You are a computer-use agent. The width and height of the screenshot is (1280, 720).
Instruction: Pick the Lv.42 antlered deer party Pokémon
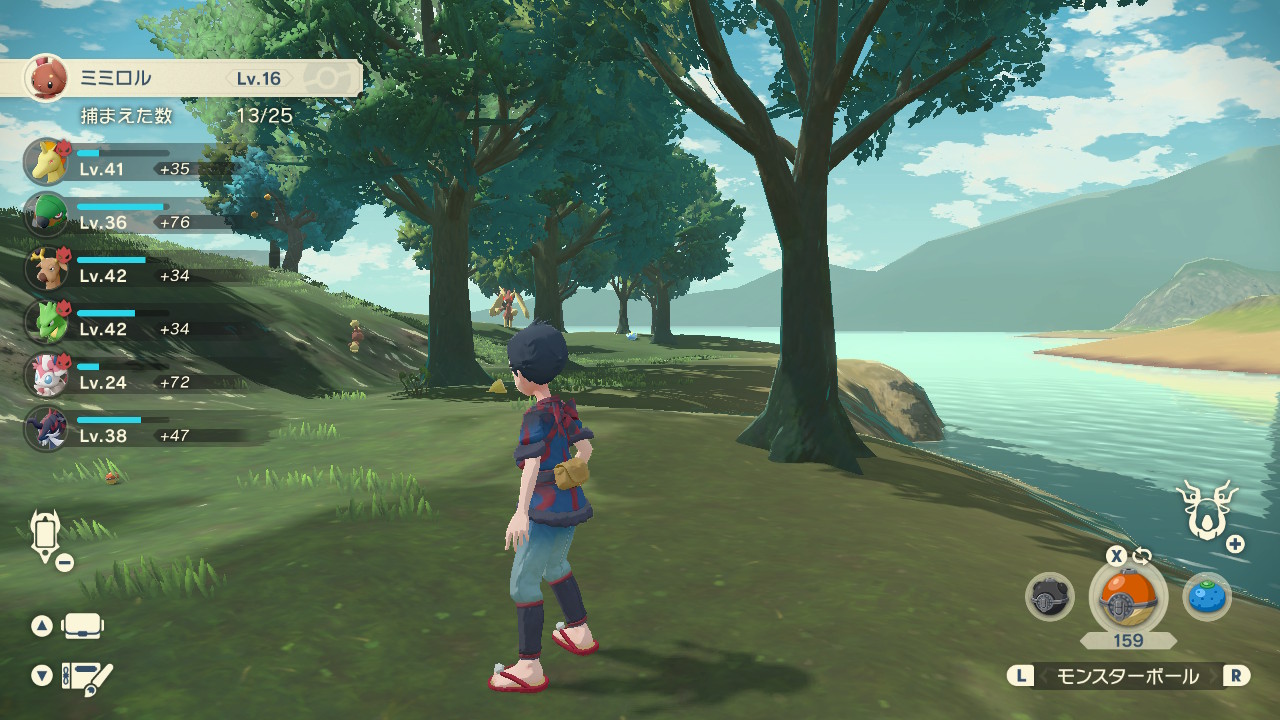pos(47,267)
